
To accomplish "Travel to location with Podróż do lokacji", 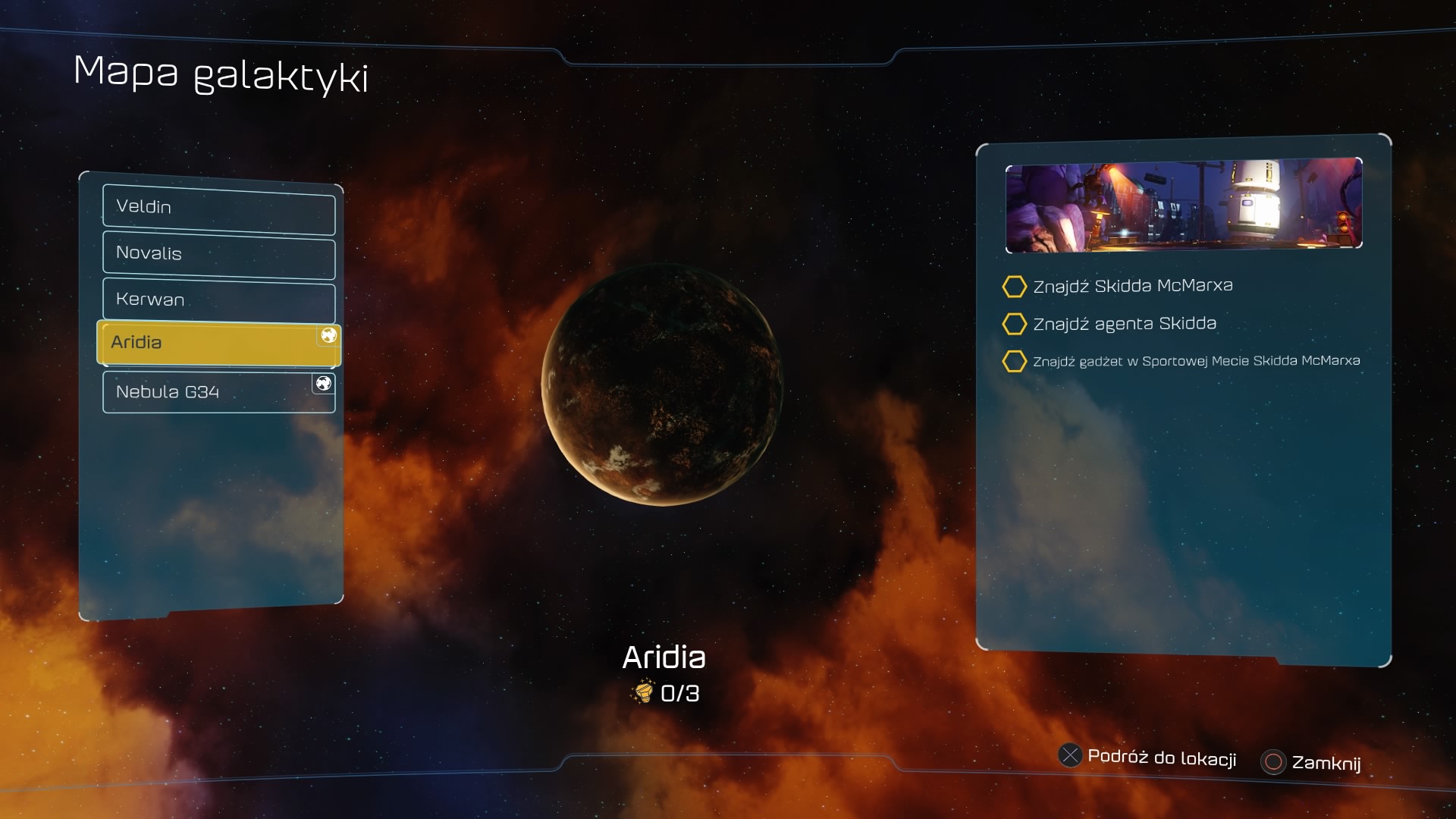I will pyautogui.click(x=1148, y=757).
